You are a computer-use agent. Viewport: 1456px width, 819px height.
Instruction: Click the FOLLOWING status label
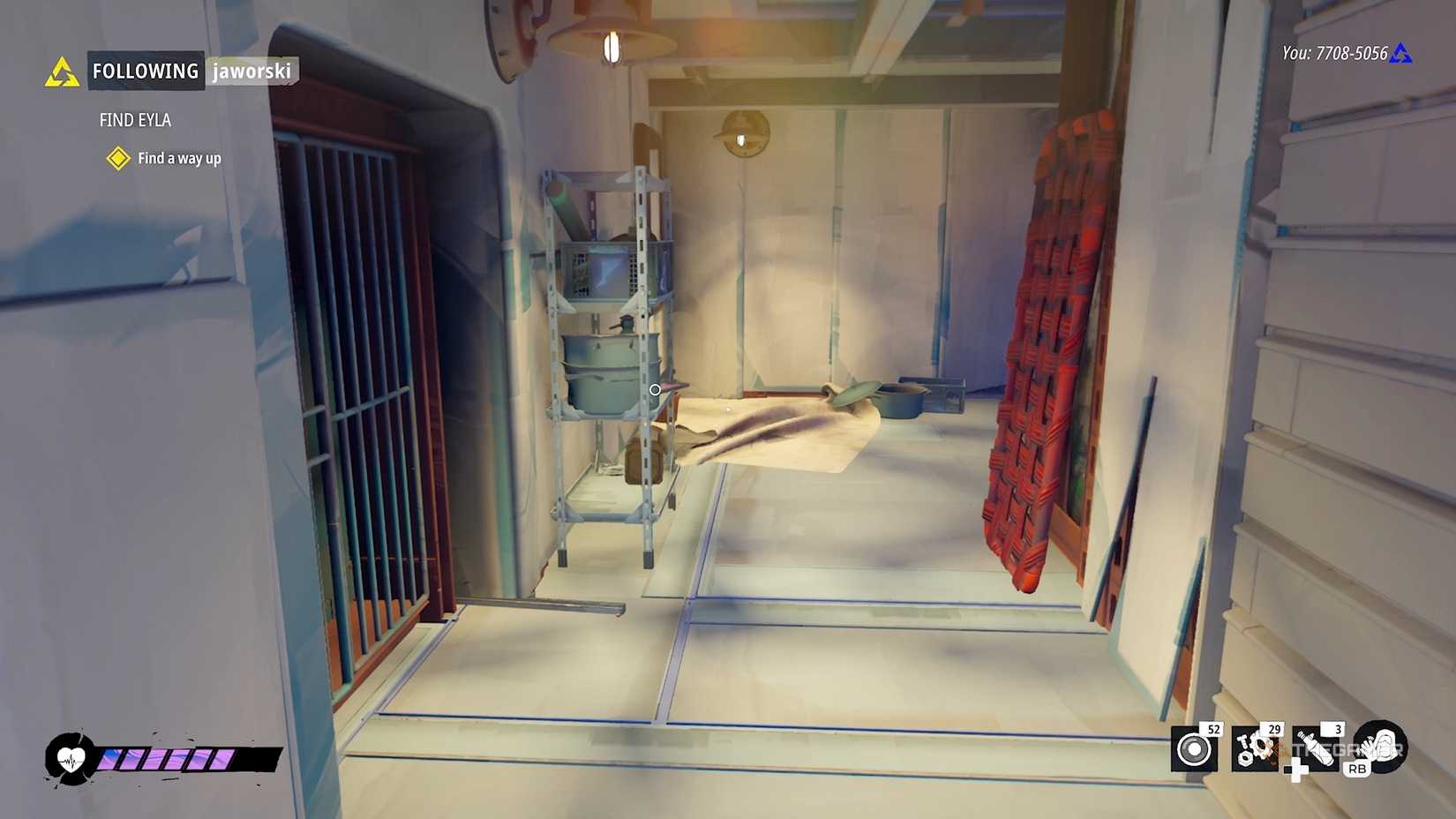coord(145,71)
